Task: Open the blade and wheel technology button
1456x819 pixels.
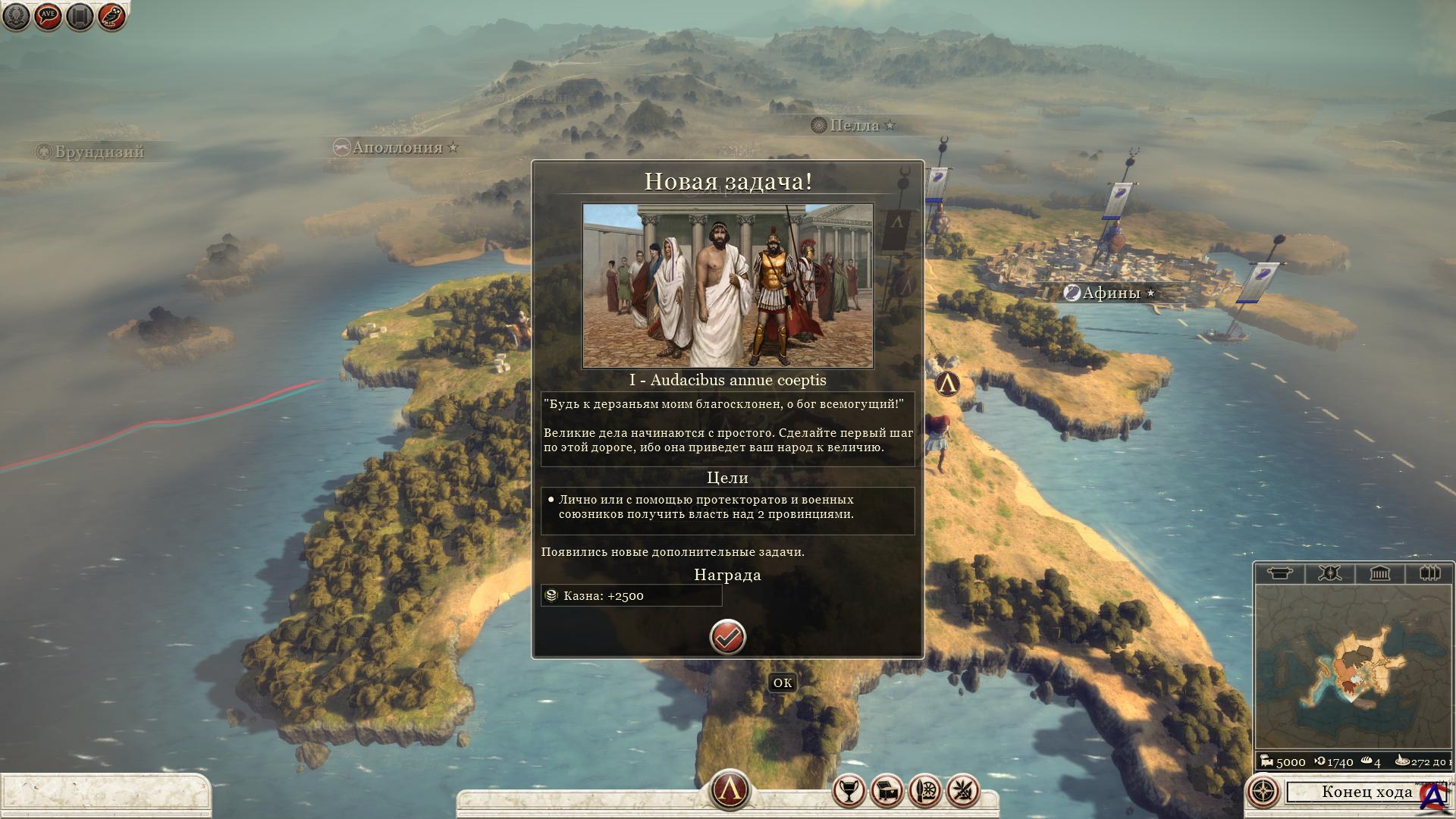Action: tap(924, 791)
